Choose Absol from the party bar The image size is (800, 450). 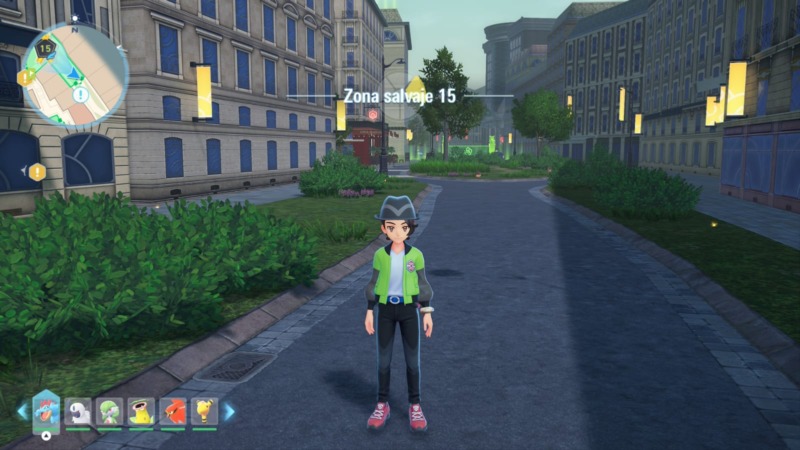(x=79, y=411)
